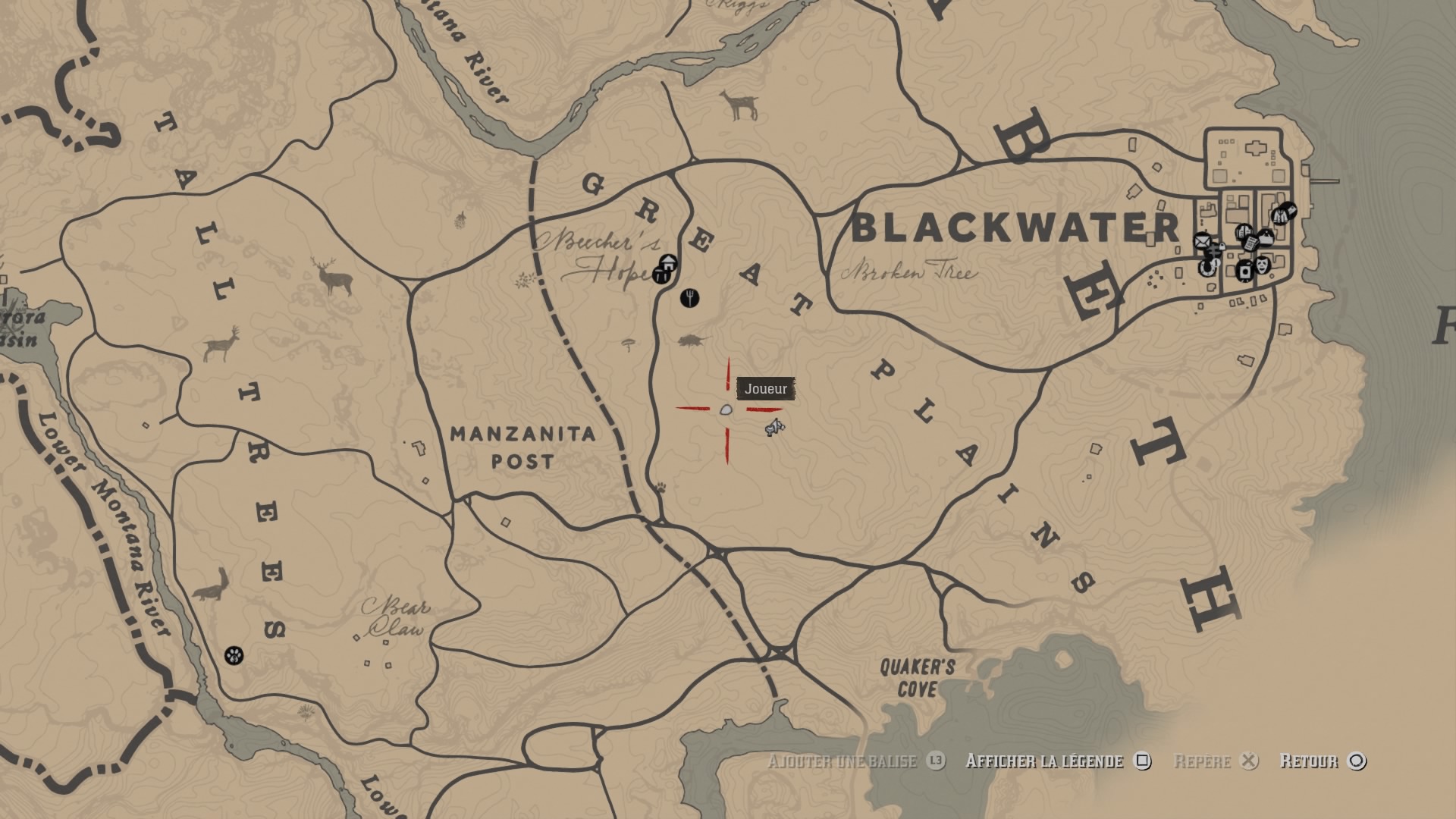1456x819 pixels.
Task: Select the doctor's office icon in Blackwater
Action: click(1266, 237)
